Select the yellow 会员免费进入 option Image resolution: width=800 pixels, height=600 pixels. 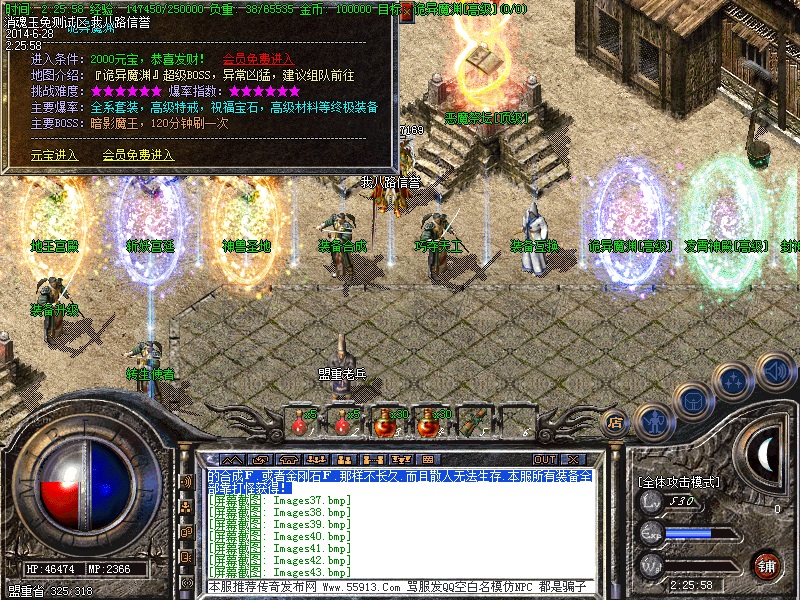(138, 155)
